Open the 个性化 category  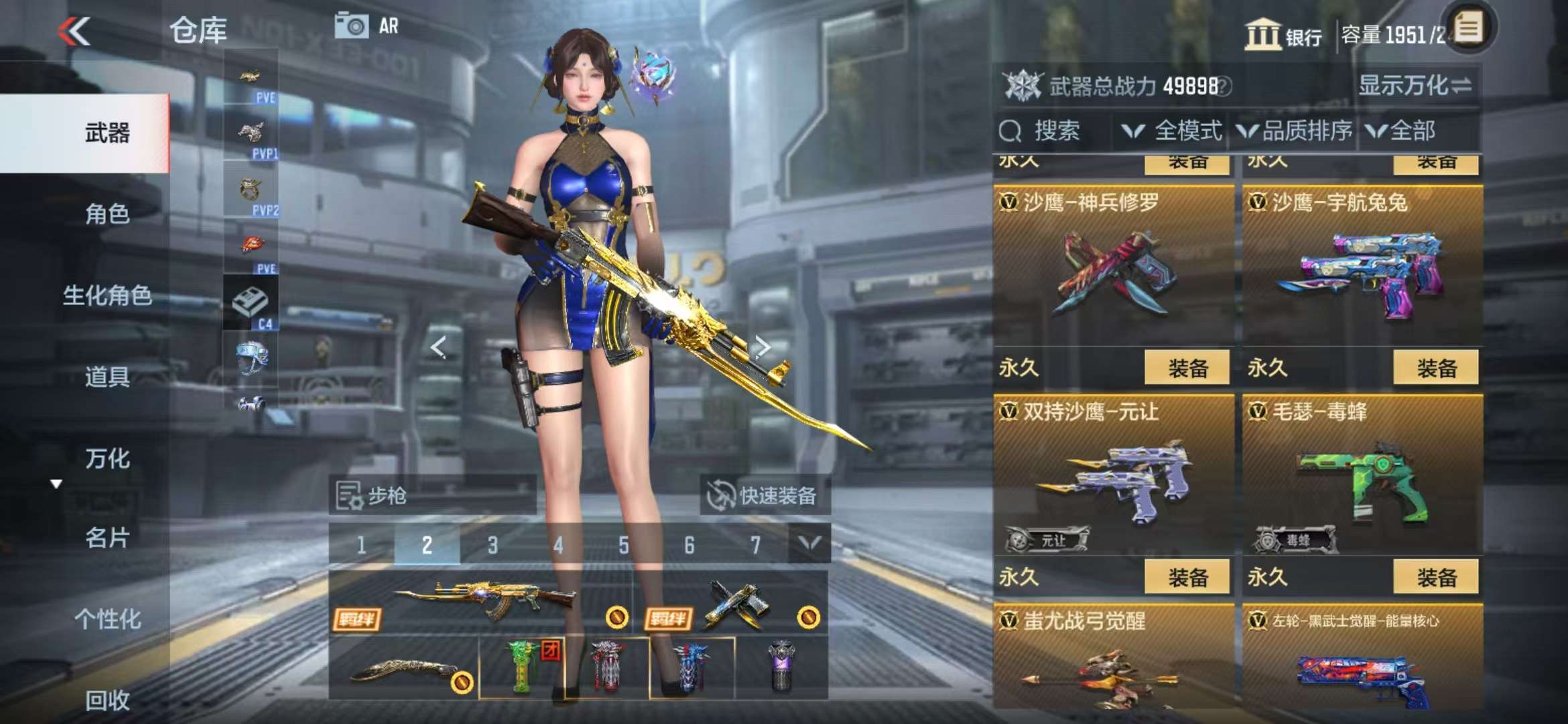coord(107,619)
